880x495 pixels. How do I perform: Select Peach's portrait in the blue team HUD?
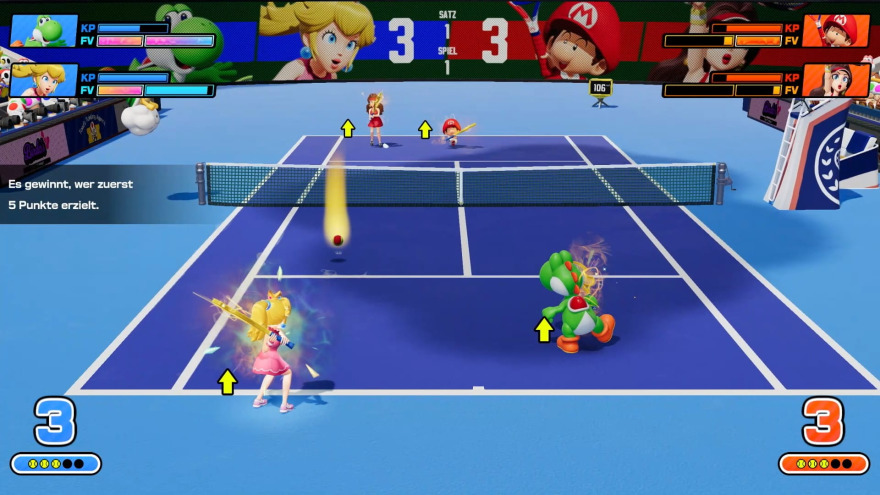pyautogui.click(x=43, y=81)
